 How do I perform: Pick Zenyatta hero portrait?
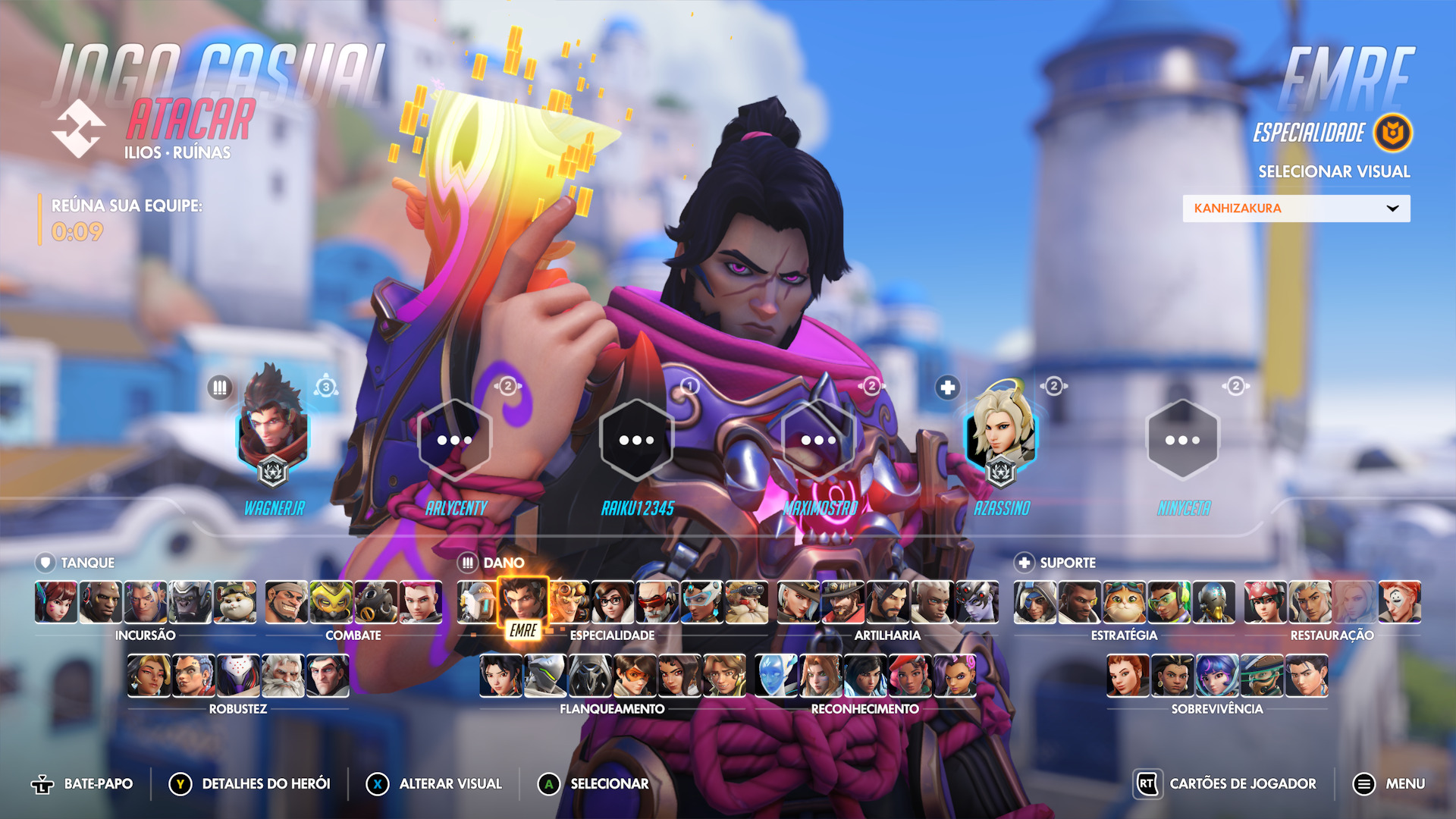1213,602
